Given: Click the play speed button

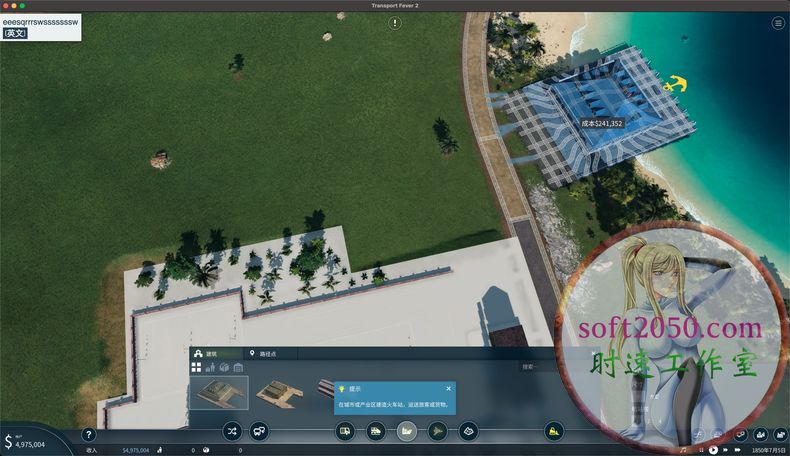Looking at the screenshot, I should [x=713, y=450].
